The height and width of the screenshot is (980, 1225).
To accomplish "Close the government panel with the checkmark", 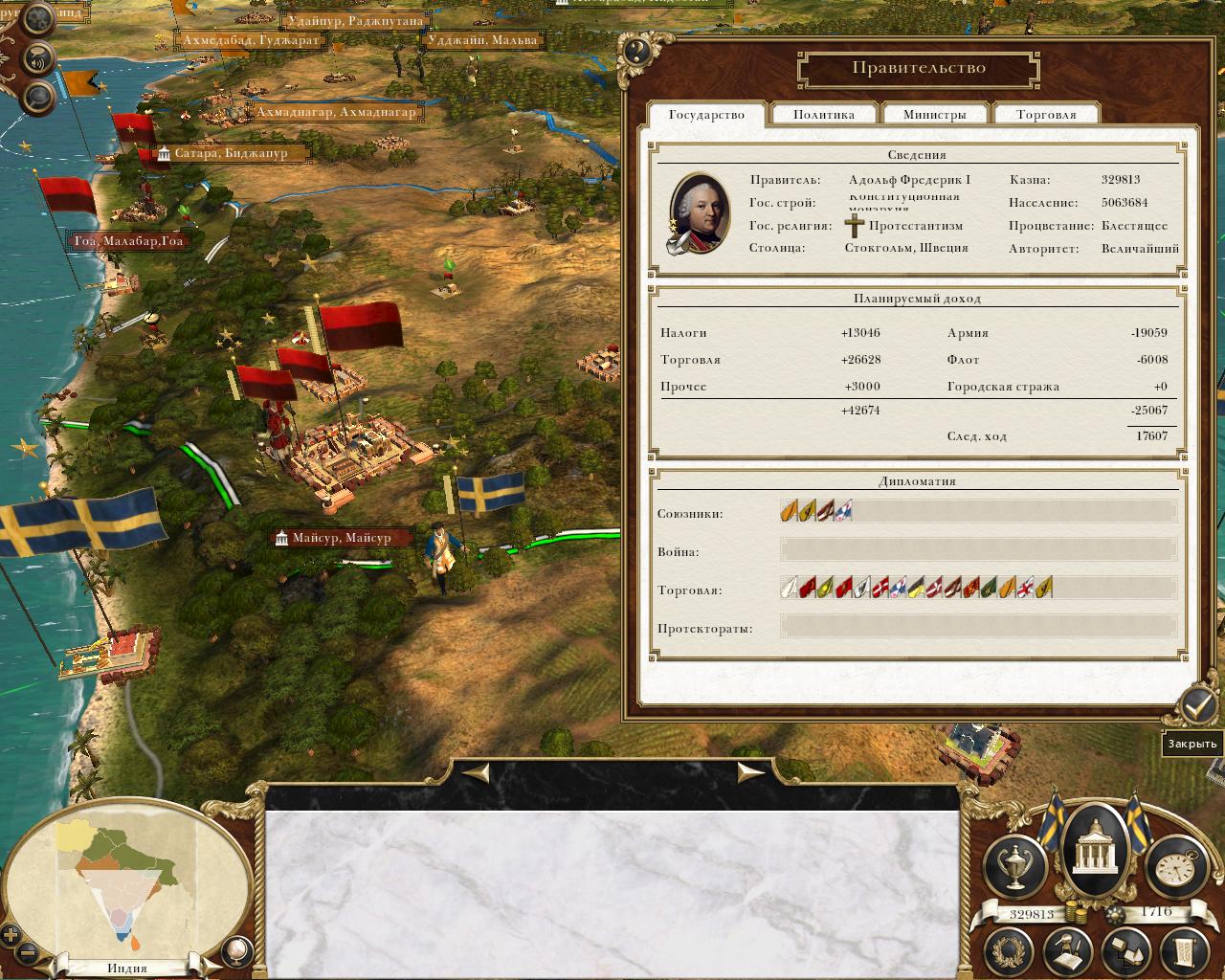I will [x=1196, y=707].
